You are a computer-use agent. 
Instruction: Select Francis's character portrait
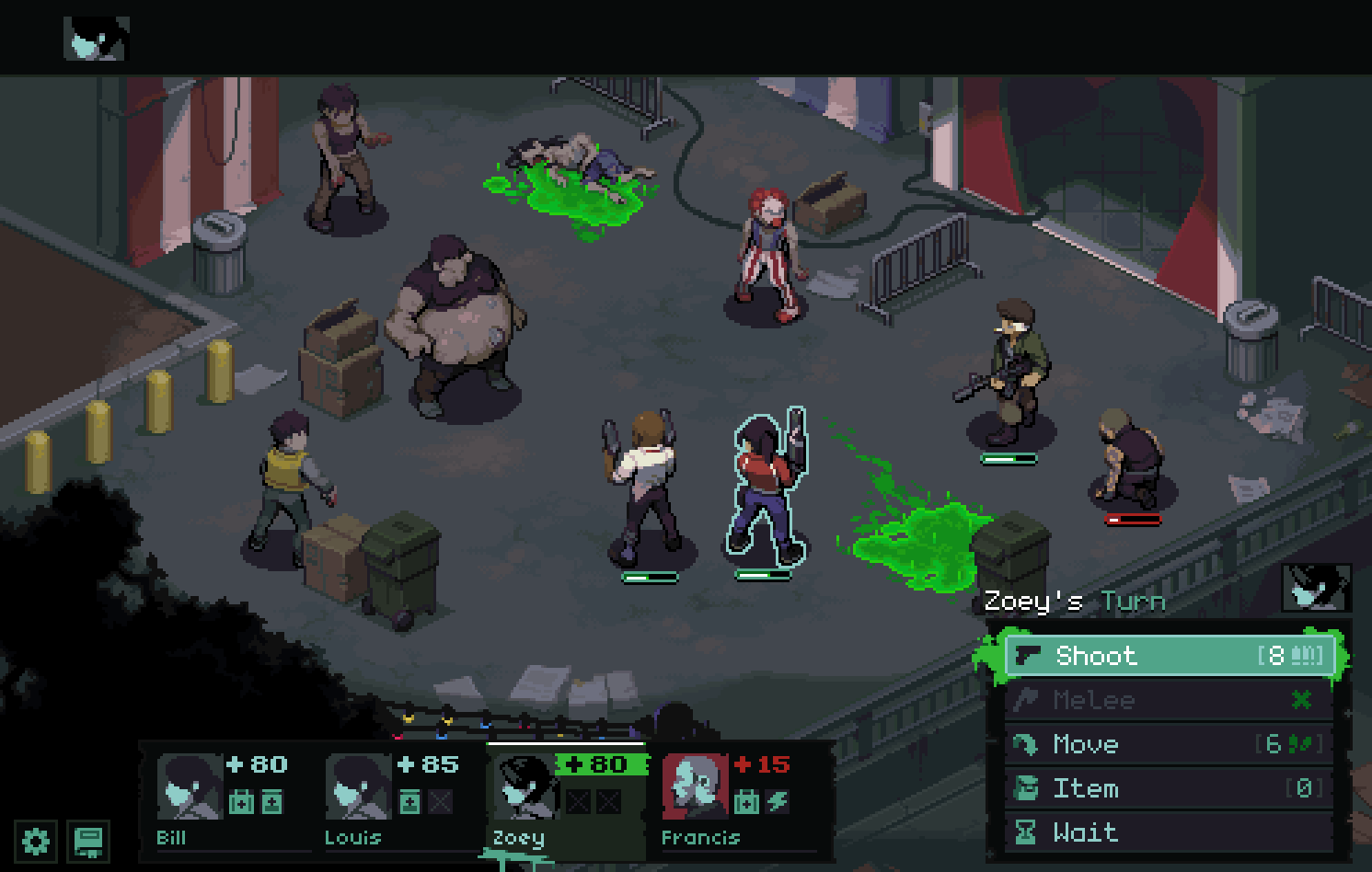tap(695, 786)
